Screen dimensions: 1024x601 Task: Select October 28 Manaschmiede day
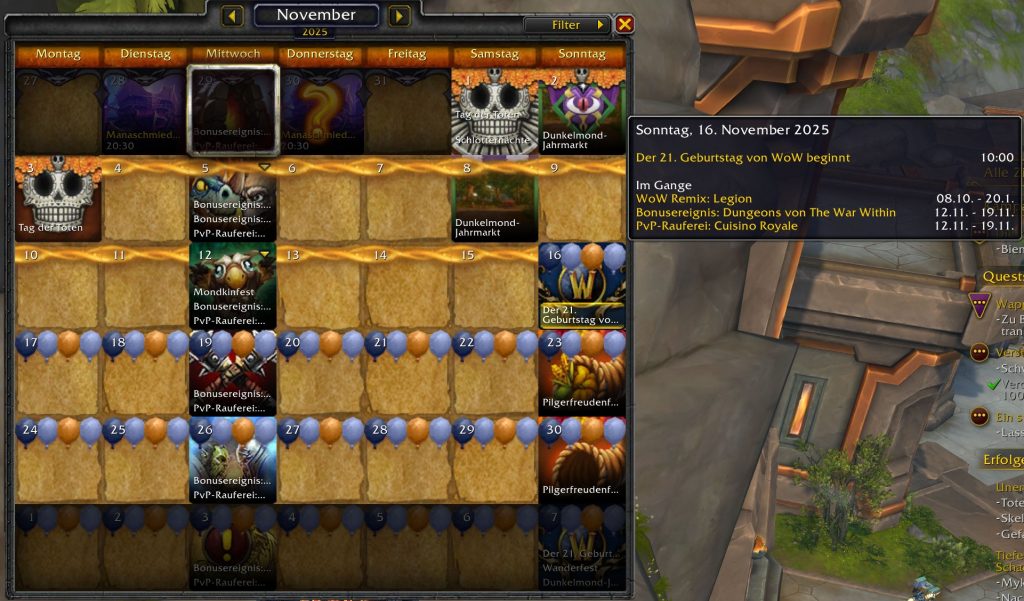click(x=145, y=111)
